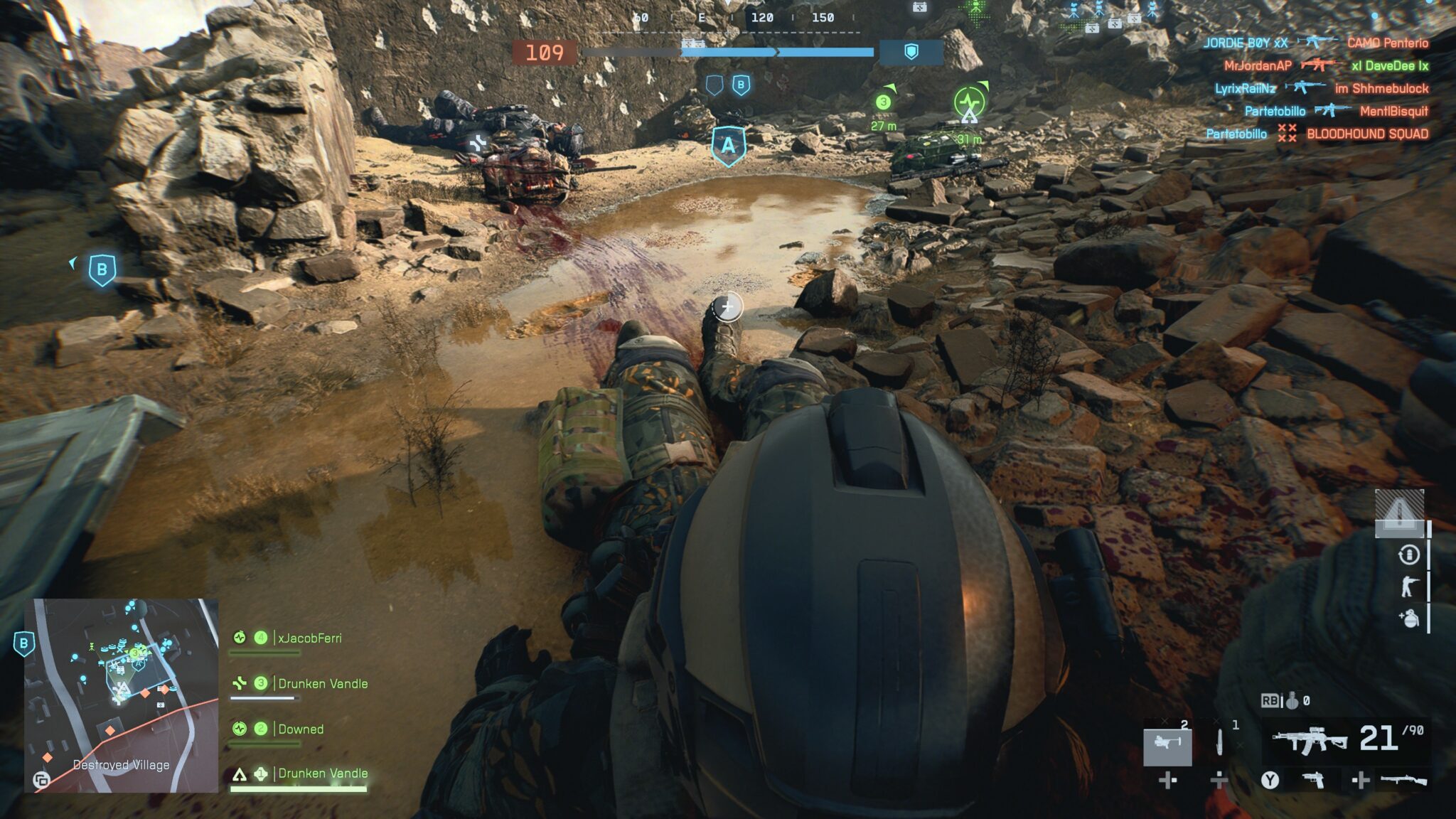The height and width of the screenshot is (819, 1456).
Task: Select squad member xJacobFerri
Action: 309,638
